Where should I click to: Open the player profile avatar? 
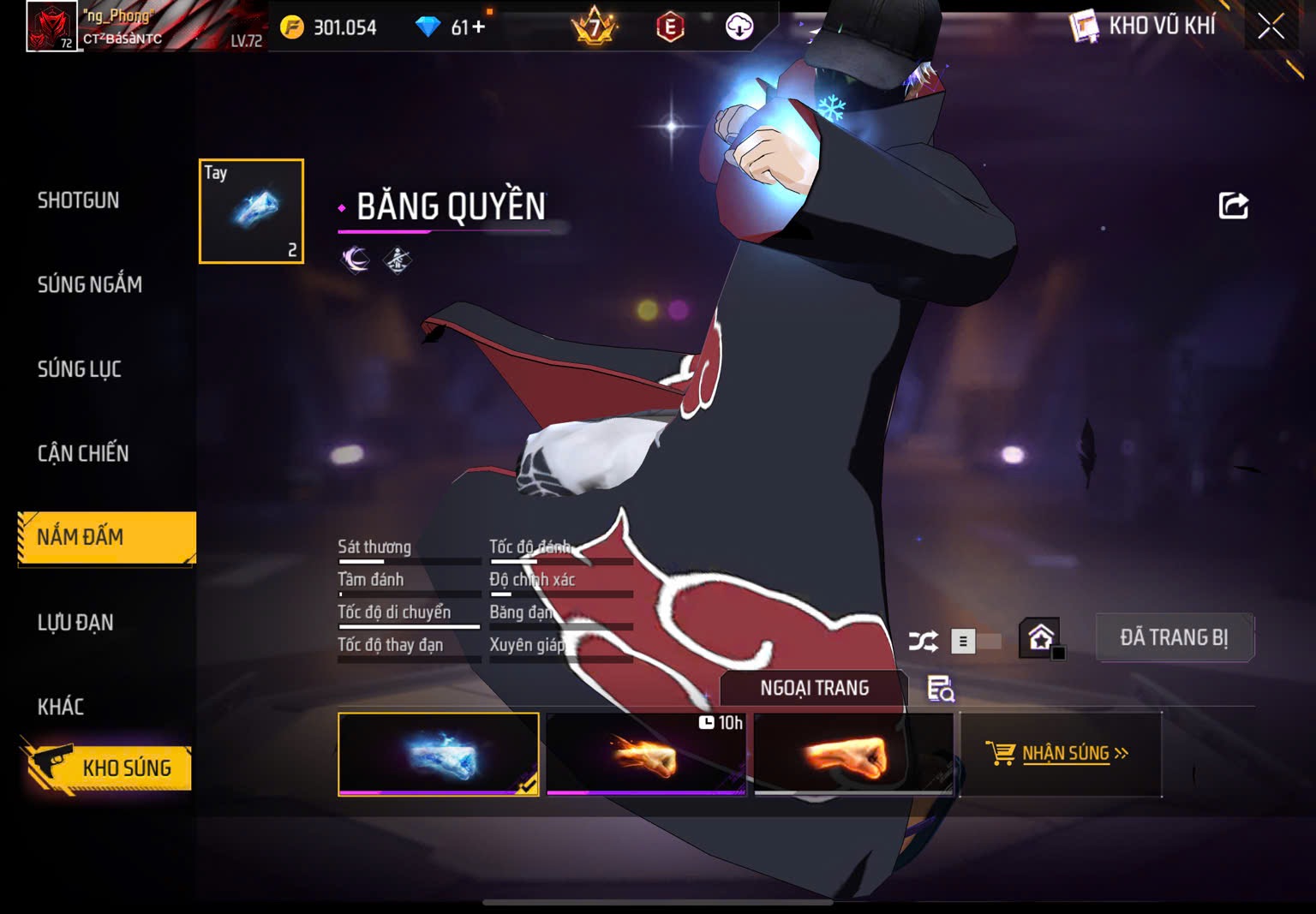(x=52, y=27)
